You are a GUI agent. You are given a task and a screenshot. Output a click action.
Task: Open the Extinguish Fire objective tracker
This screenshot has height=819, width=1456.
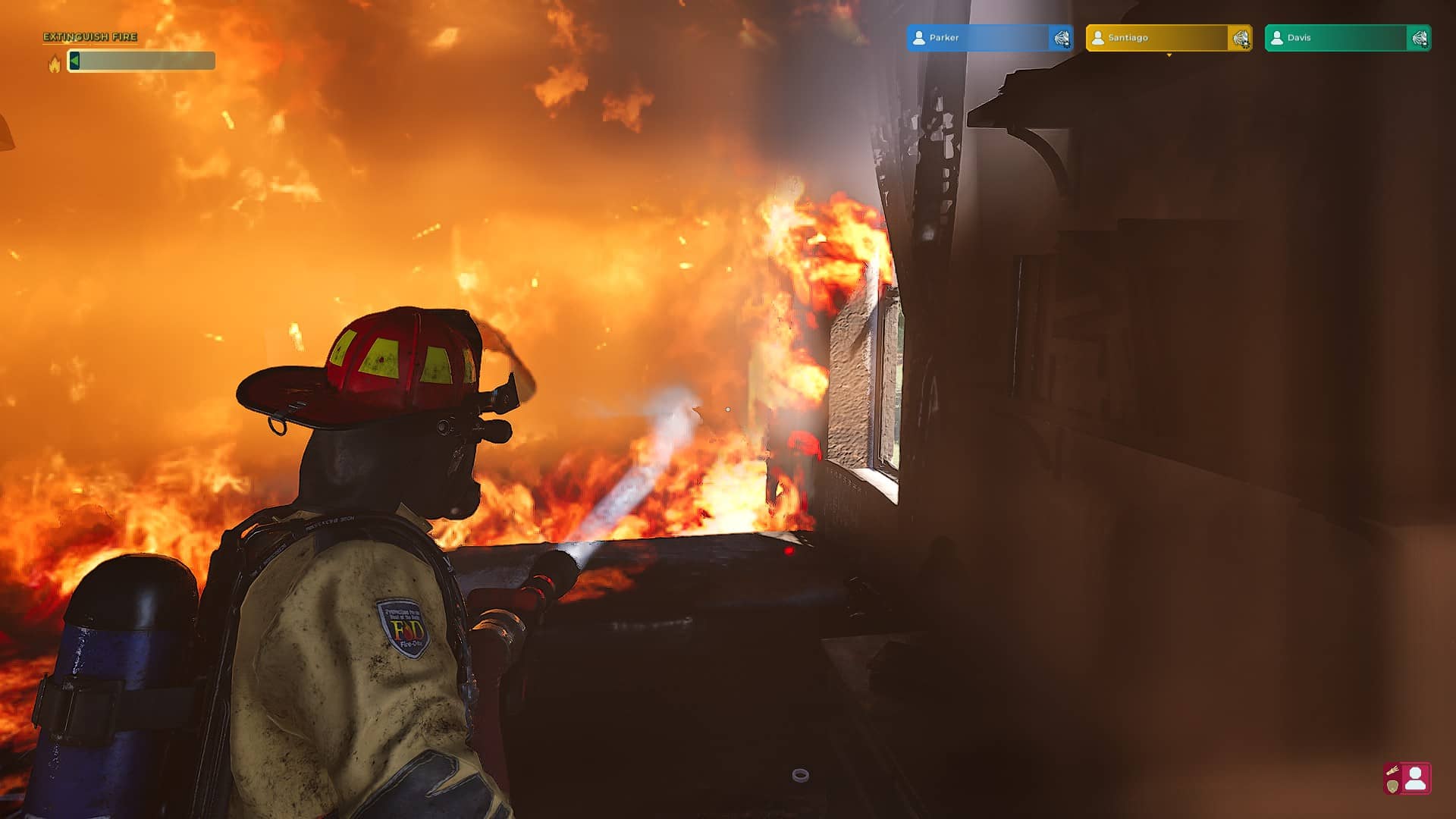[90, 37]
